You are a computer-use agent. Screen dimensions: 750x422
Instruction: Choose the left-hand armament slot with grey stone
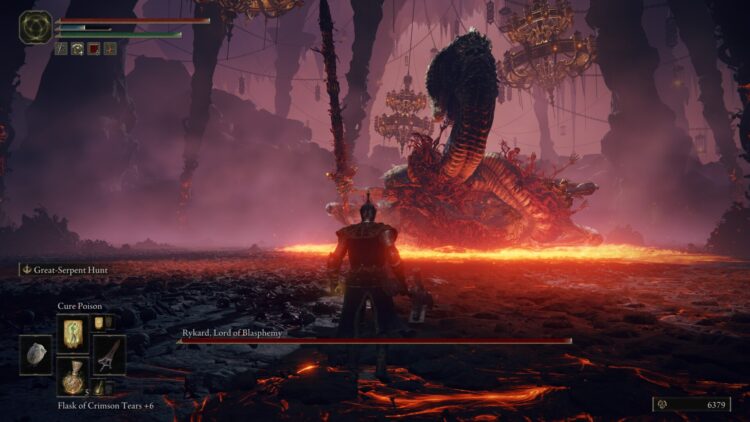tap(36, 355)
